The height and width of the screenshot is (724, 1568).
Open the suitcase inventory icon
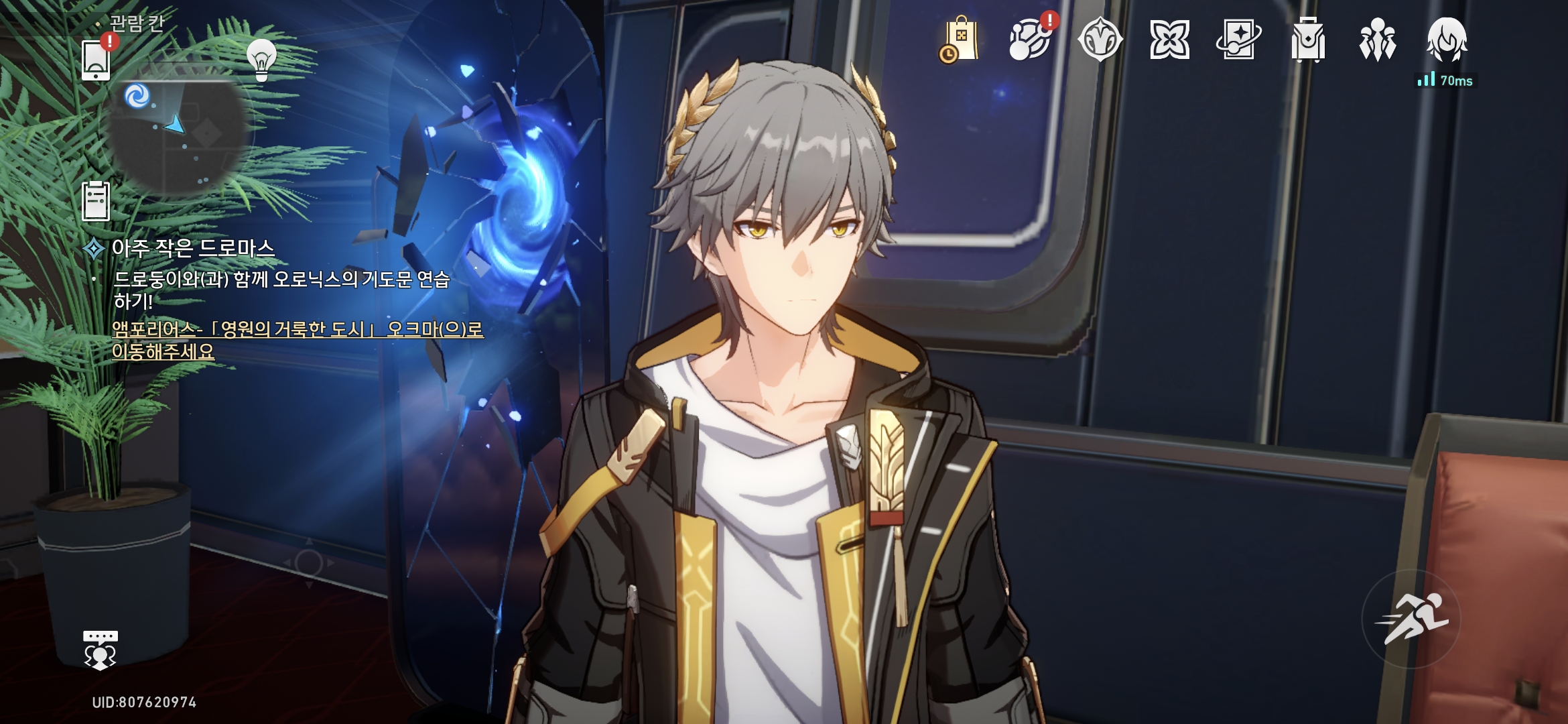click(1308, 40)
